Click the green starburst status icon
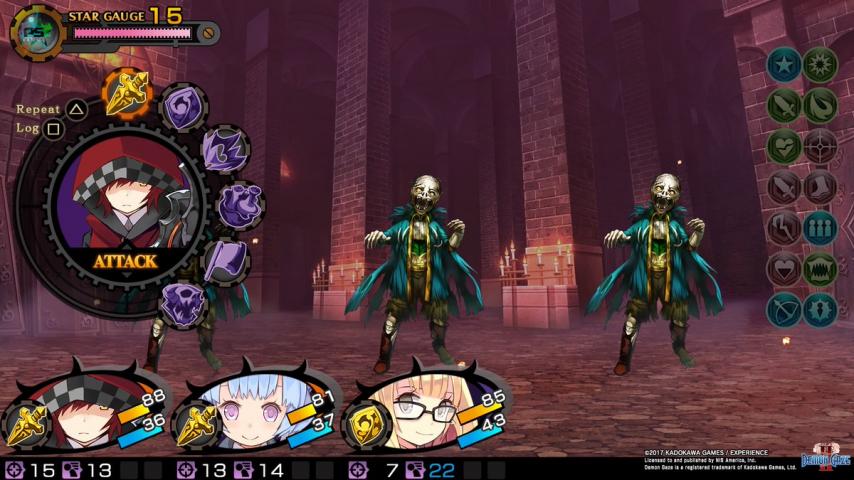This screenshot has width=854, height=480. pos(820,65)
